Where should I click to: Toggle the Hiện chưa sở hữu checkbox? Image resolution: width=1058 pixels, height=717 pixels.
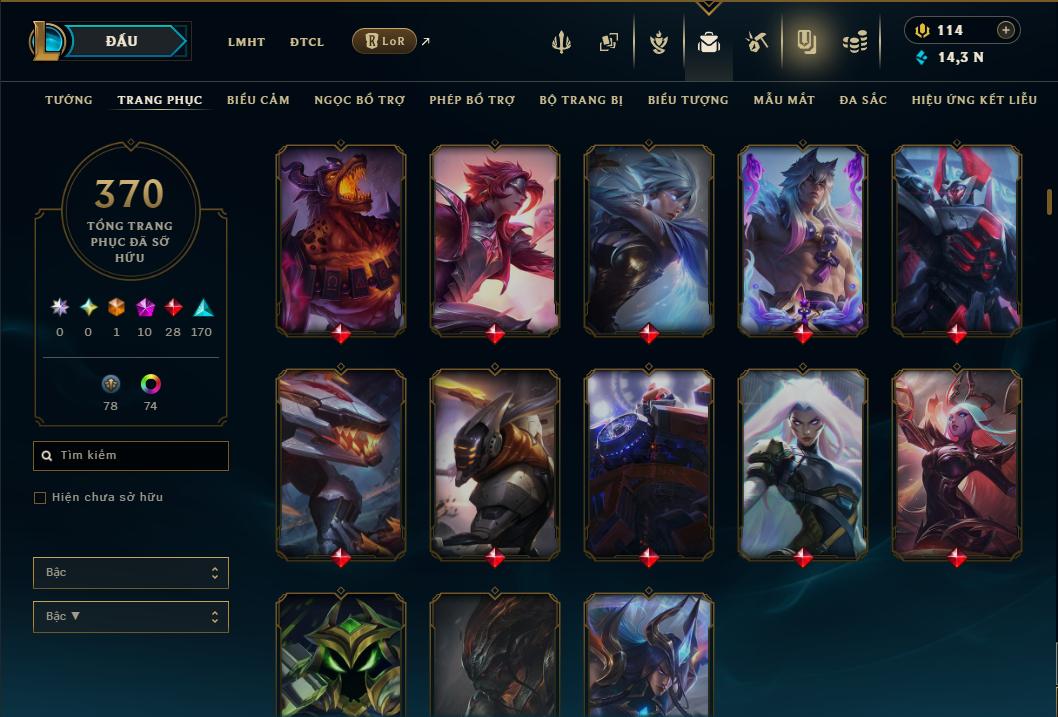(40, 498)
